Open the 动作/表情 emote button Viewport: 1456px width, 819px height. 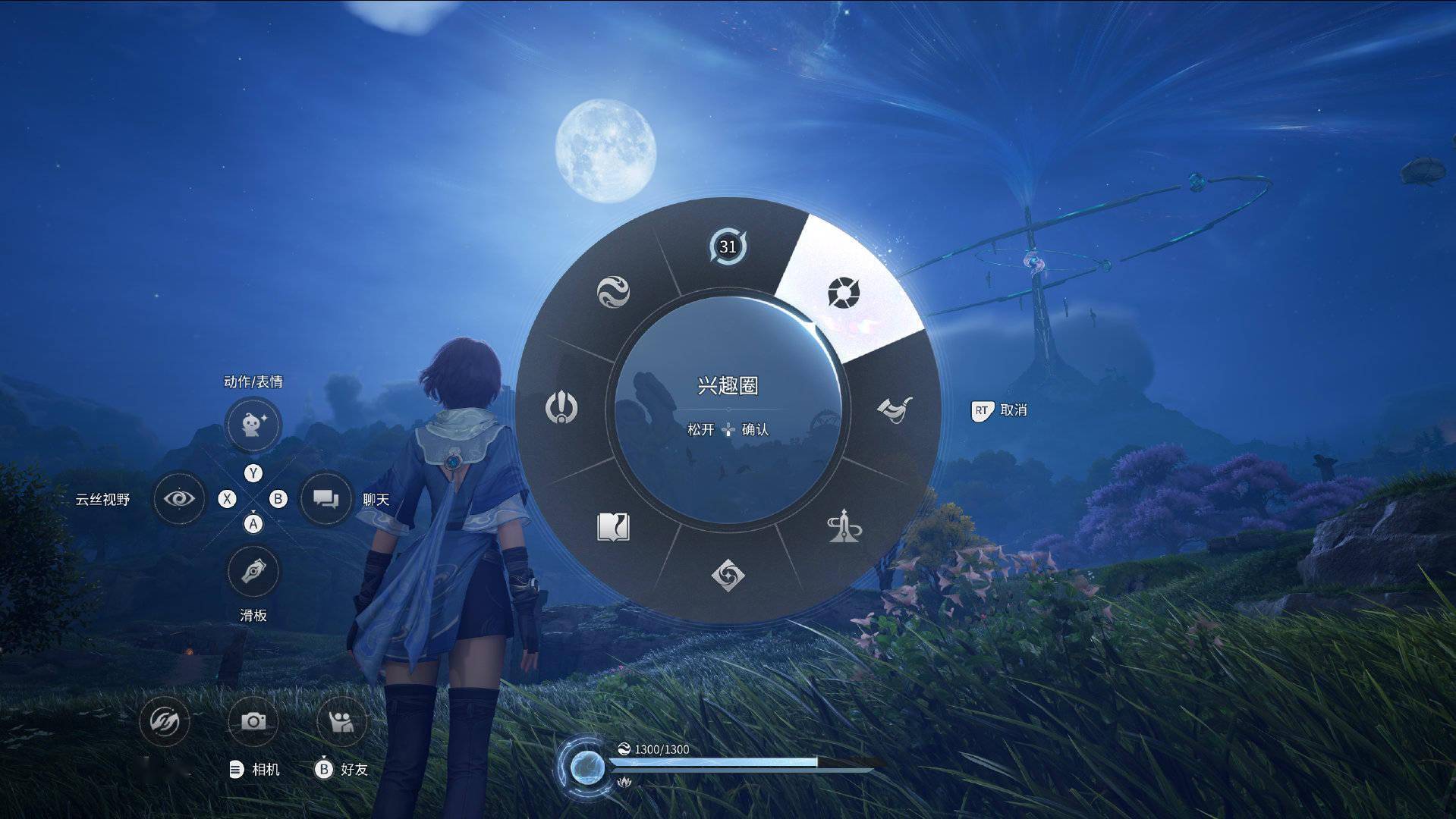pyautogui.click(x=253, y=424)
